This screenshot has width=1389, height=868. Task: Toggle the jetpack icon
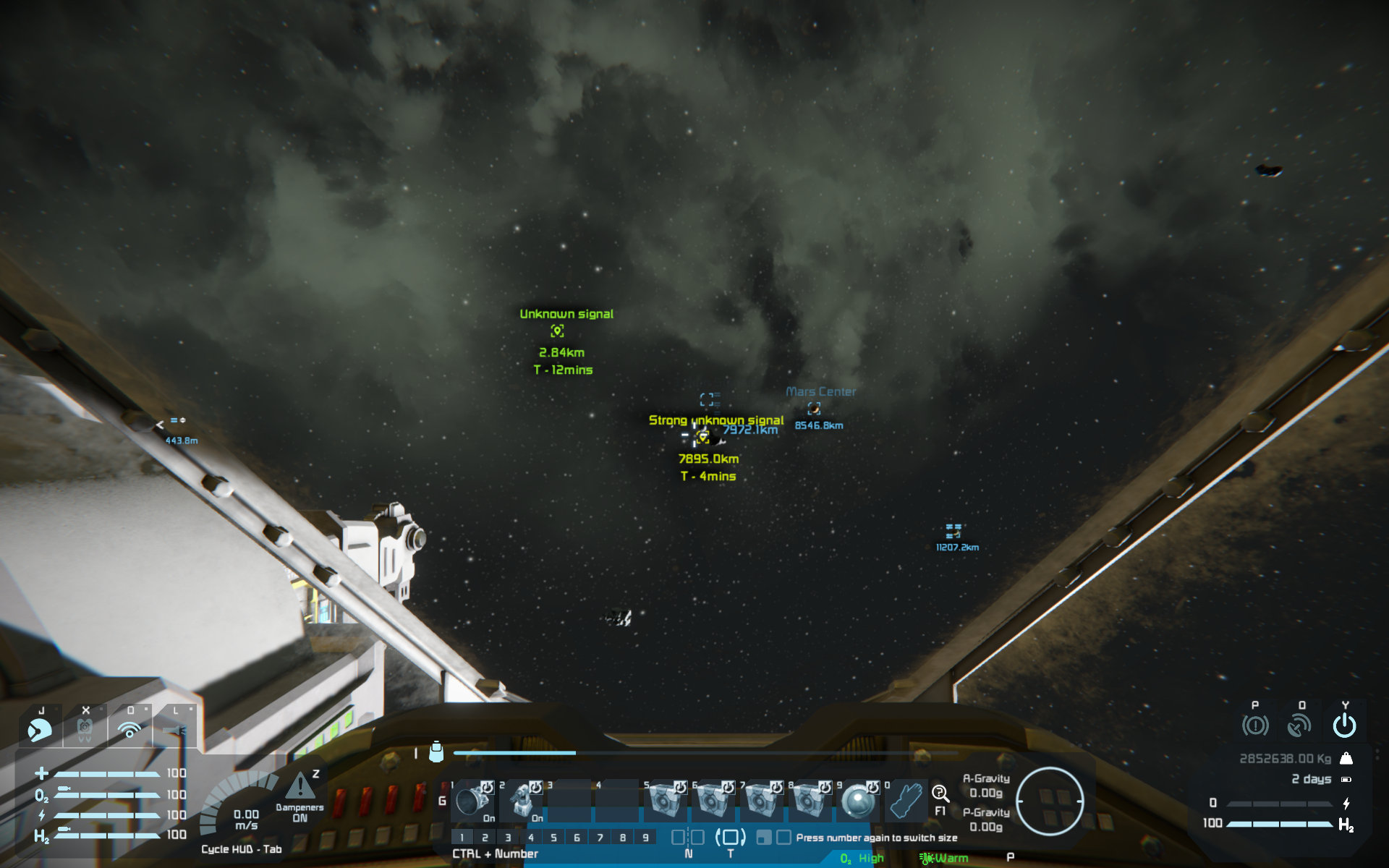coord(85,730)
